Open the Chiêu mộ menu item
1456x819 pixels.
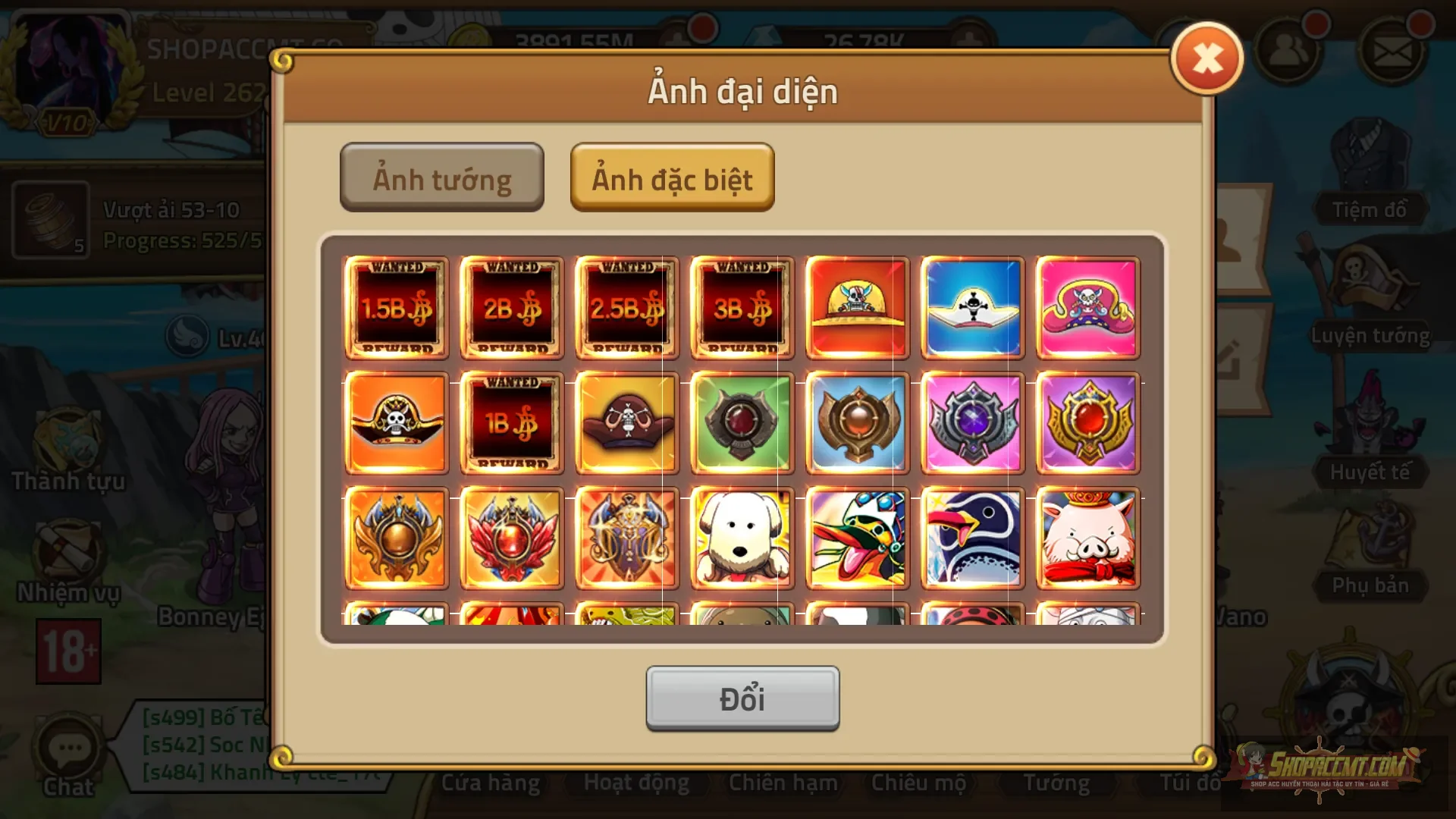(919, 783)
